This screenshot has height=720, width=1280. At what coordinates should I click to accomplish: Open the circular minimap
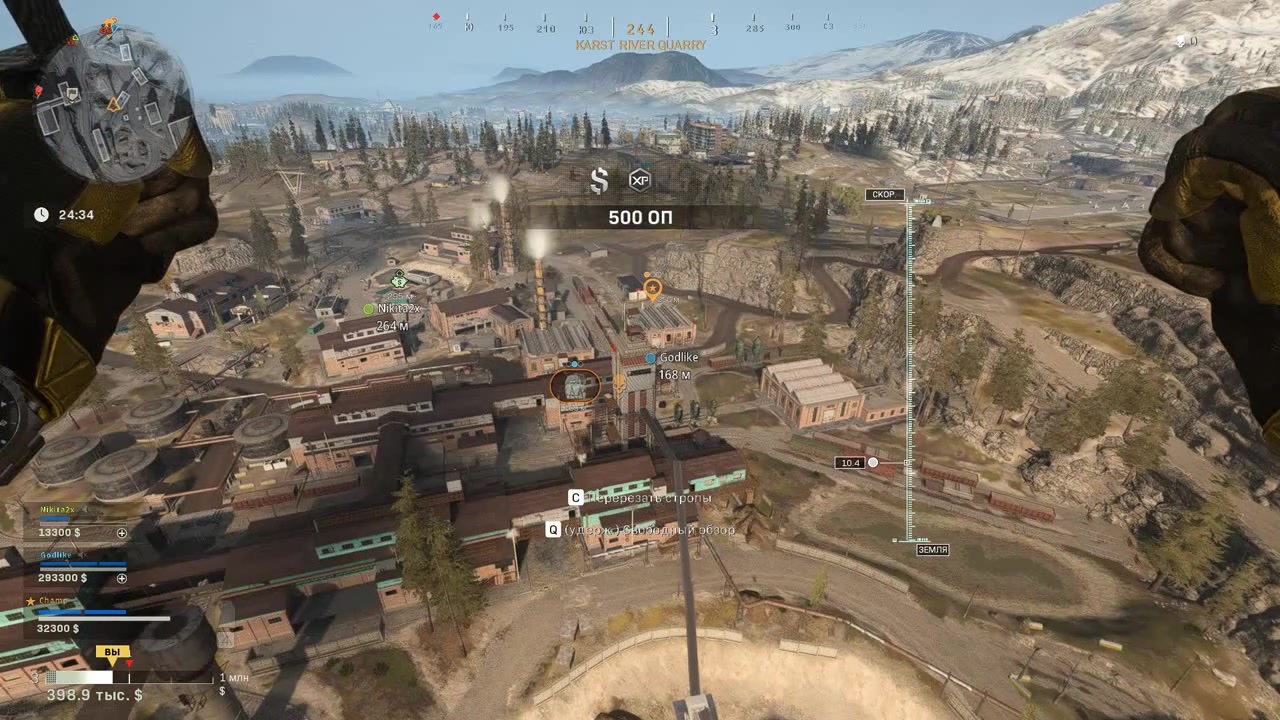111,104
